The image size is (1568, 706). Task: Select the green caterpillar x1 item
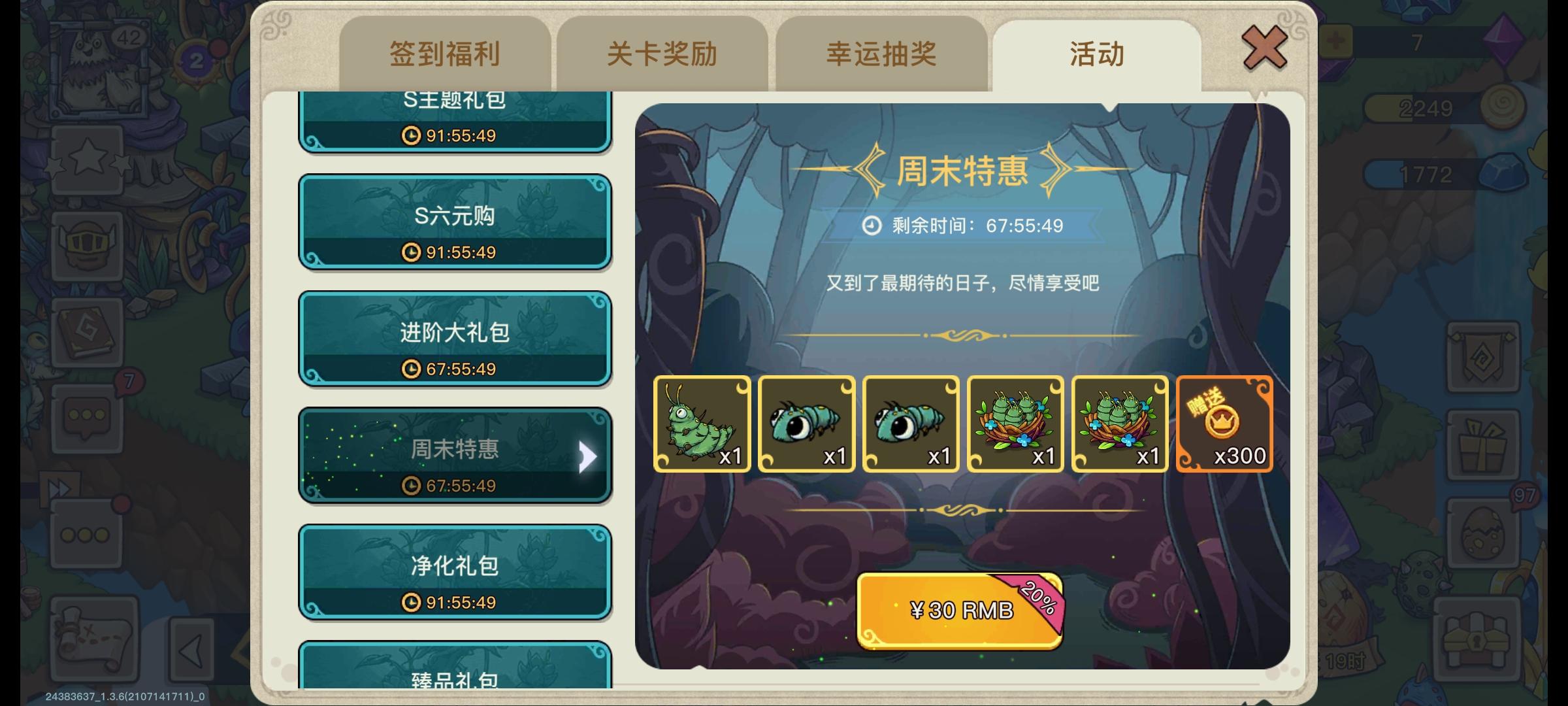click(702, 425)
